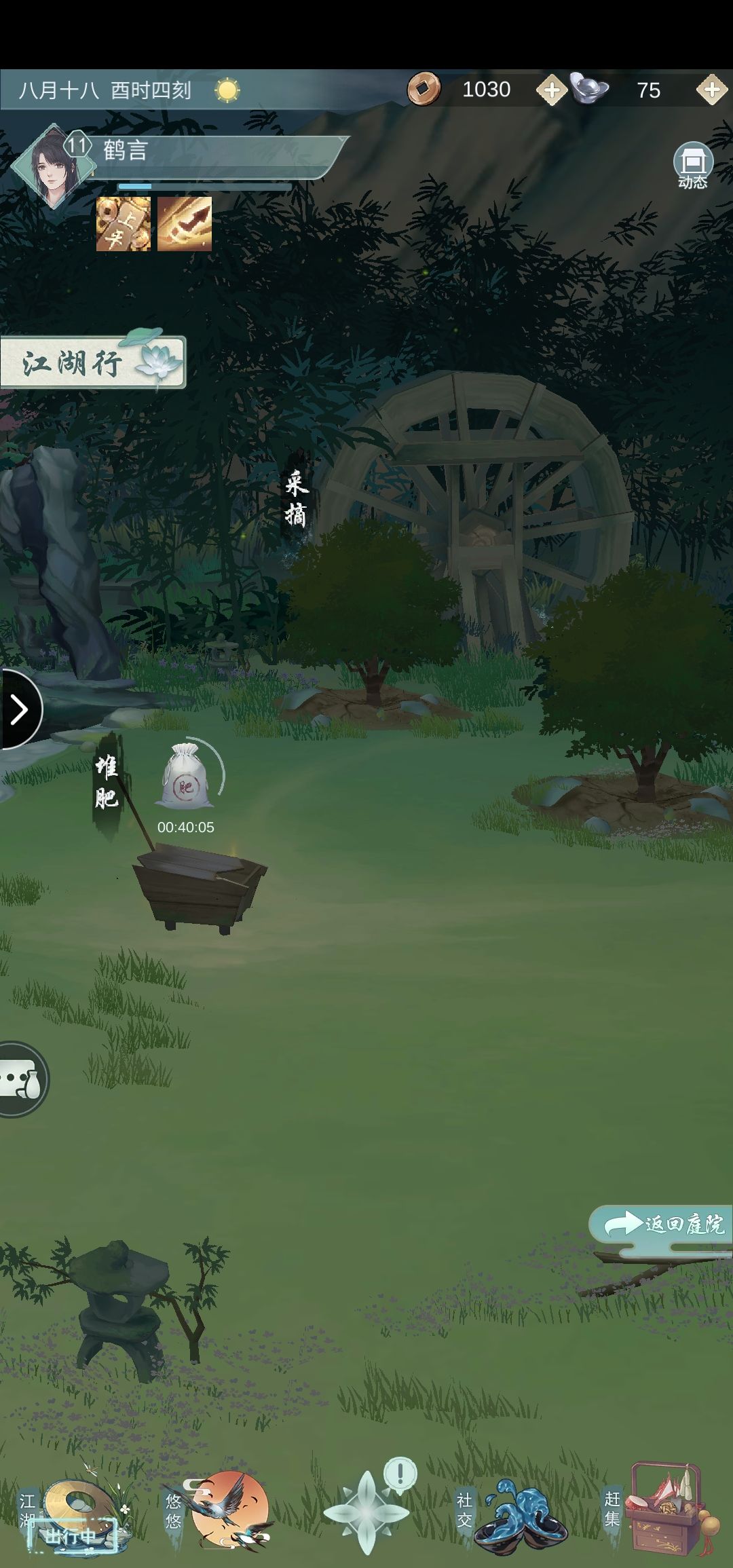
Task: Tap the fertilizer bag timer icon
Action: [186, 777]
